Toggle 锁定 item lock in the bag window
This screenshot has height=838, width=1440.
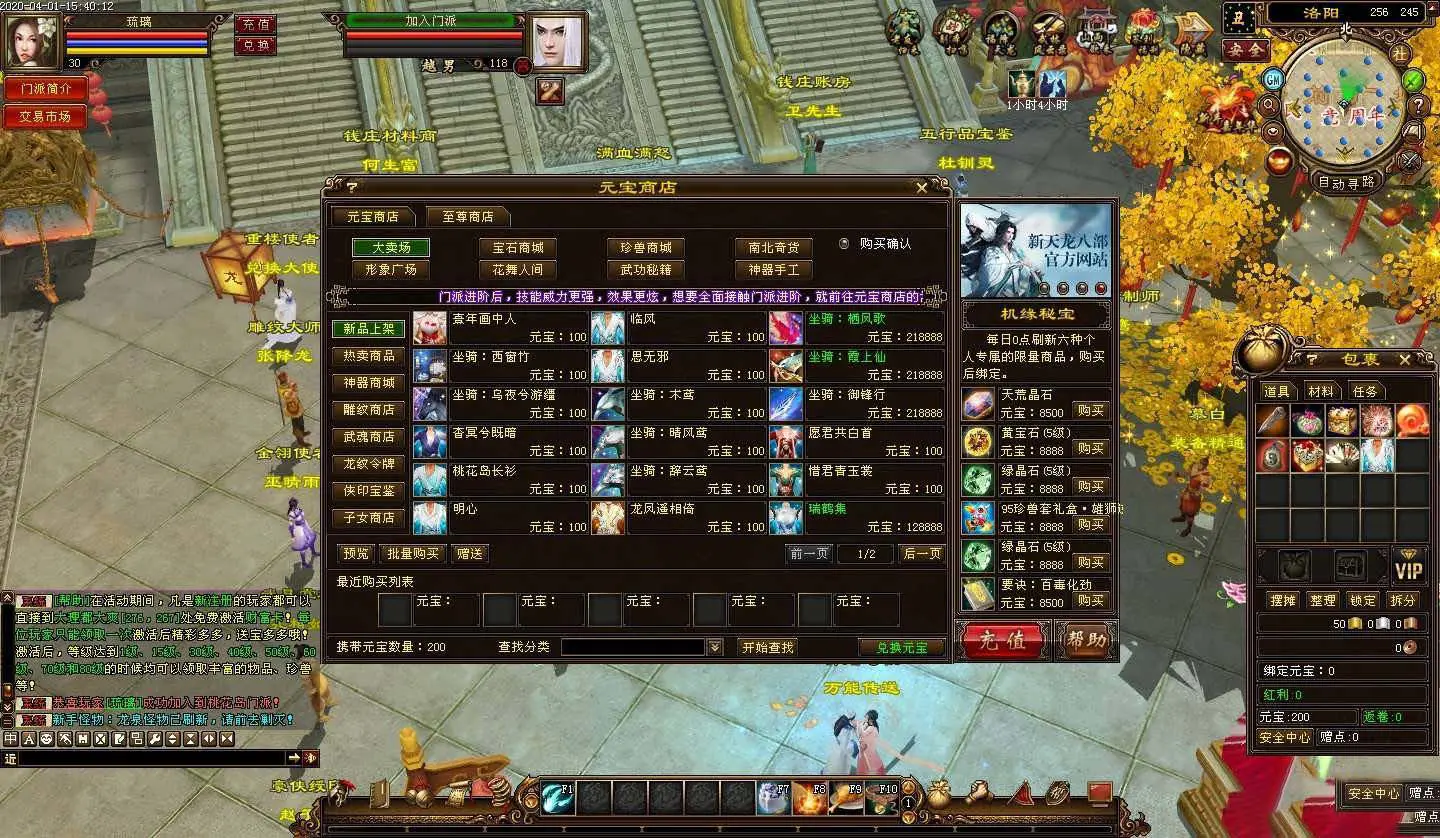point(1364,600)
